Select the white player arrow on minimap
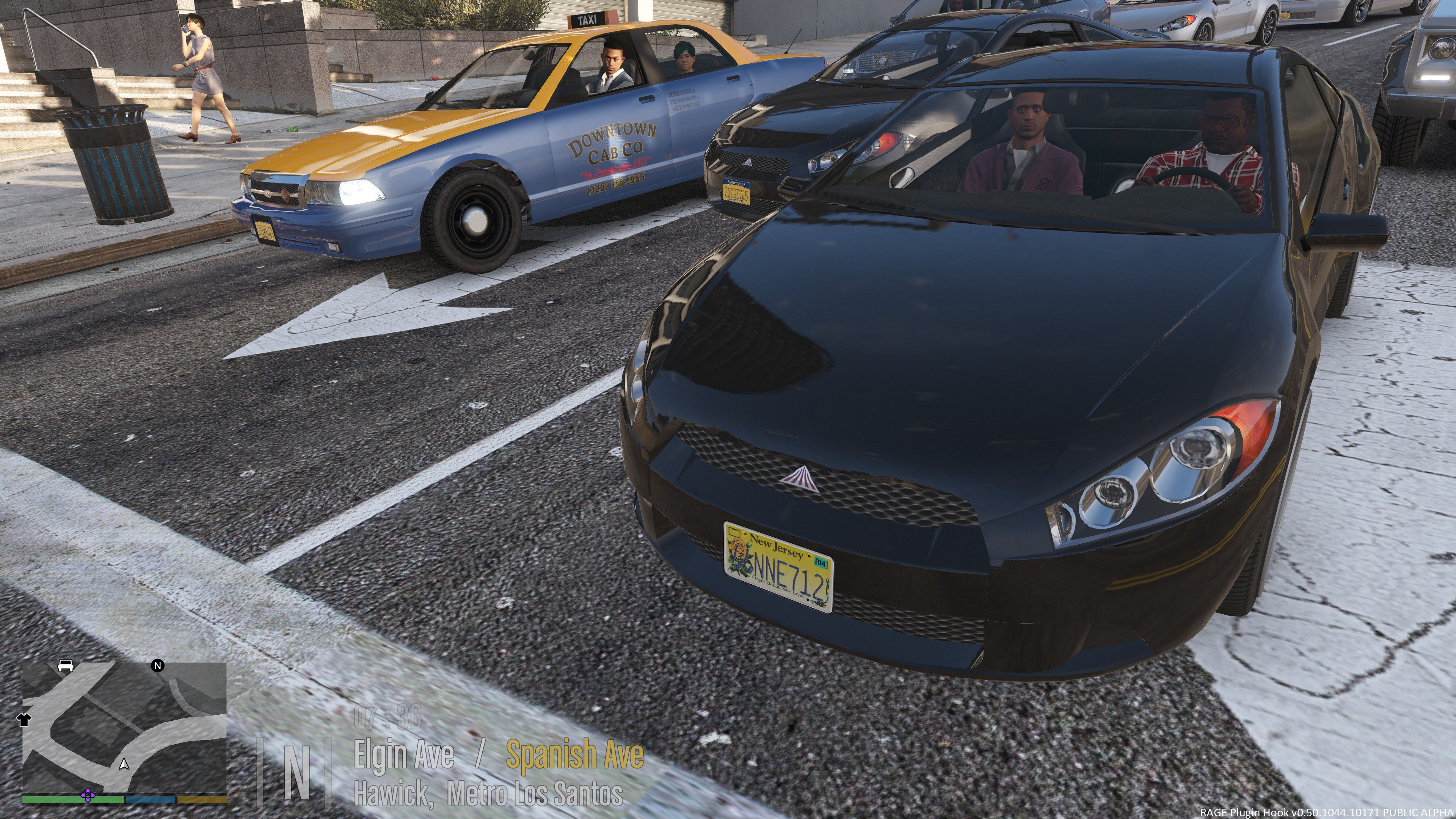The width and height of the screenshot is (1456, 819). (124, 764)
